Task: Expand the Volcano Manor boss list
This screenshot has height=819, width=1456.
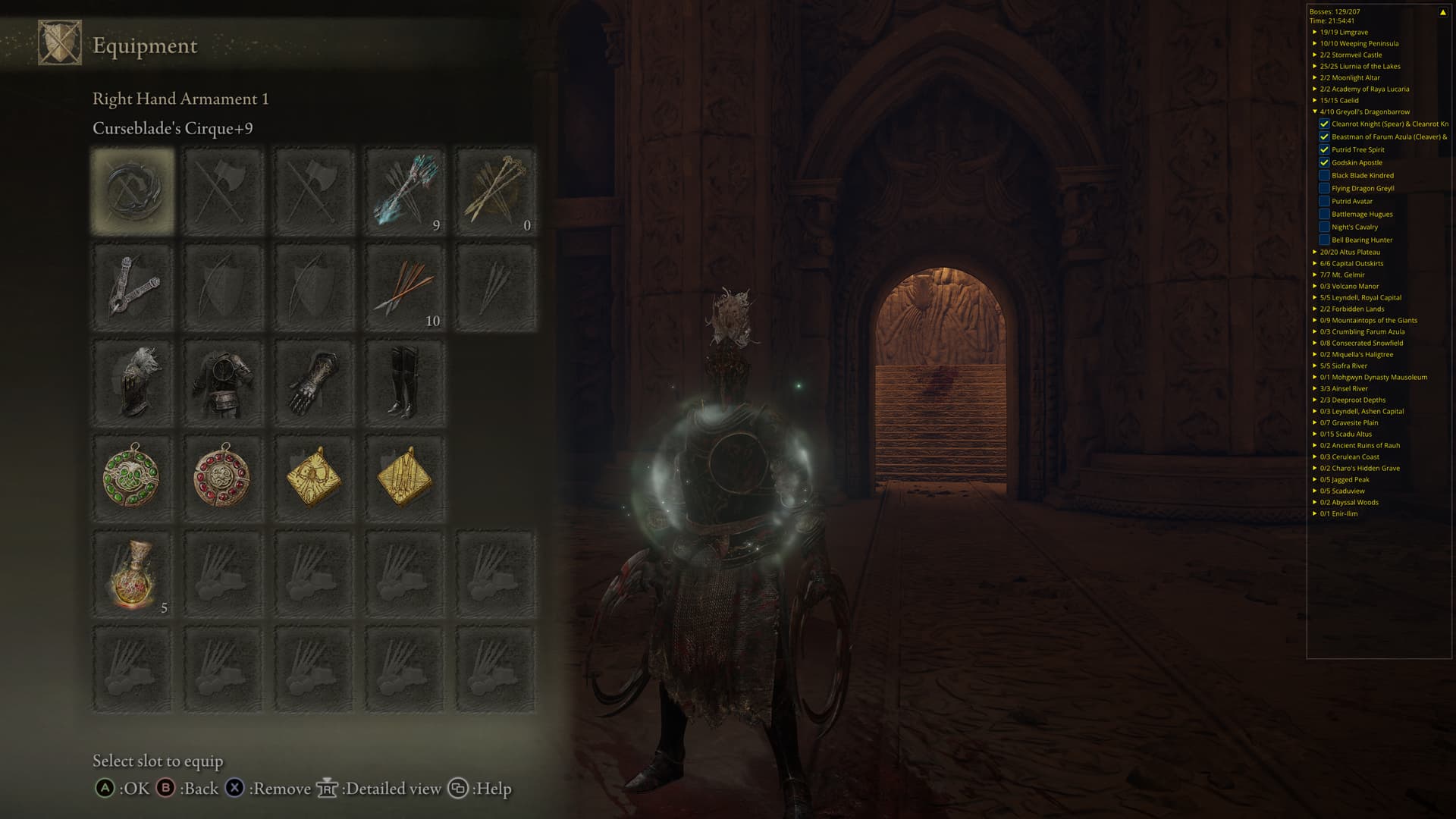Action: tap(1315, 286)
